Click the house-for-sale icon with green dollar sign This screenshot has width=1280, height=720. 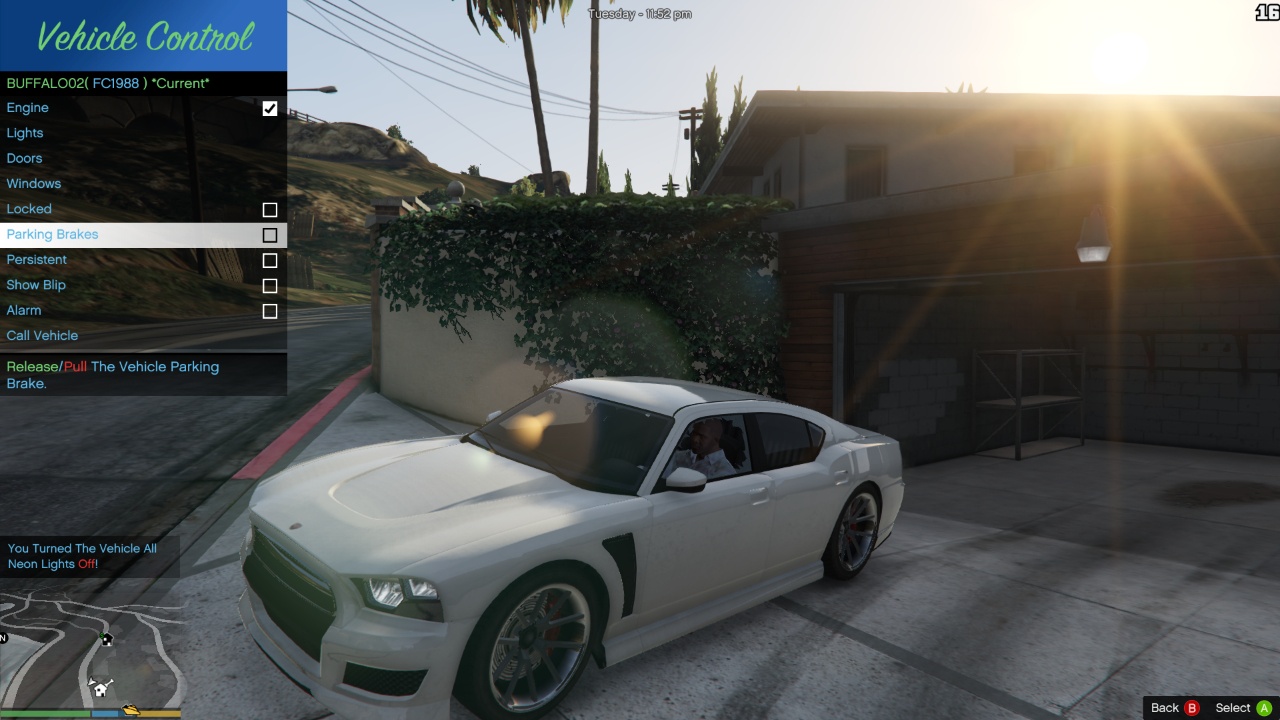tap(107, 639)
